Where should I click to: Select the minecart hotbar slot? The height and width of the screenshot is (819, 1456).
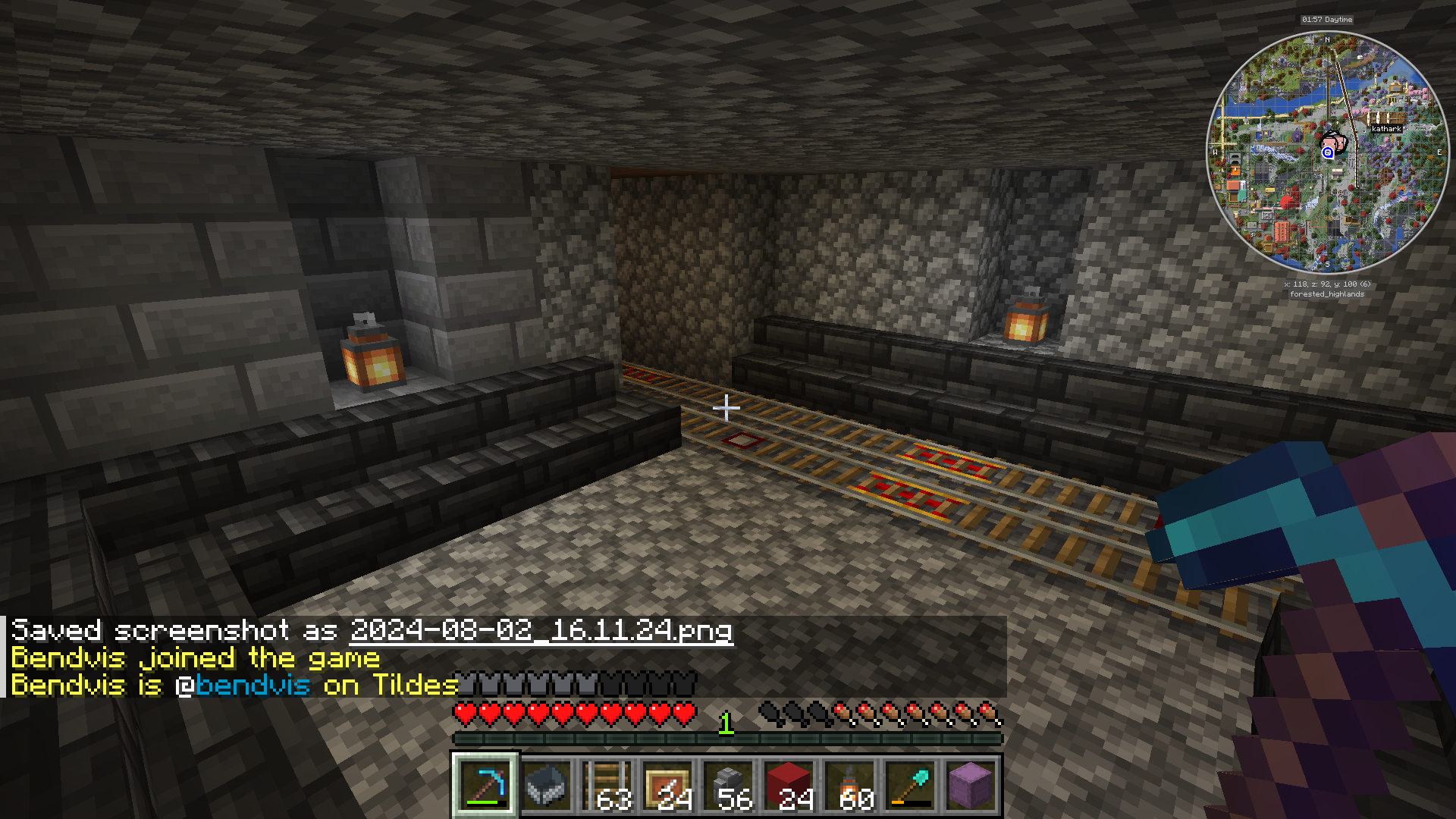pyautogui.click(x=546, y=785)
